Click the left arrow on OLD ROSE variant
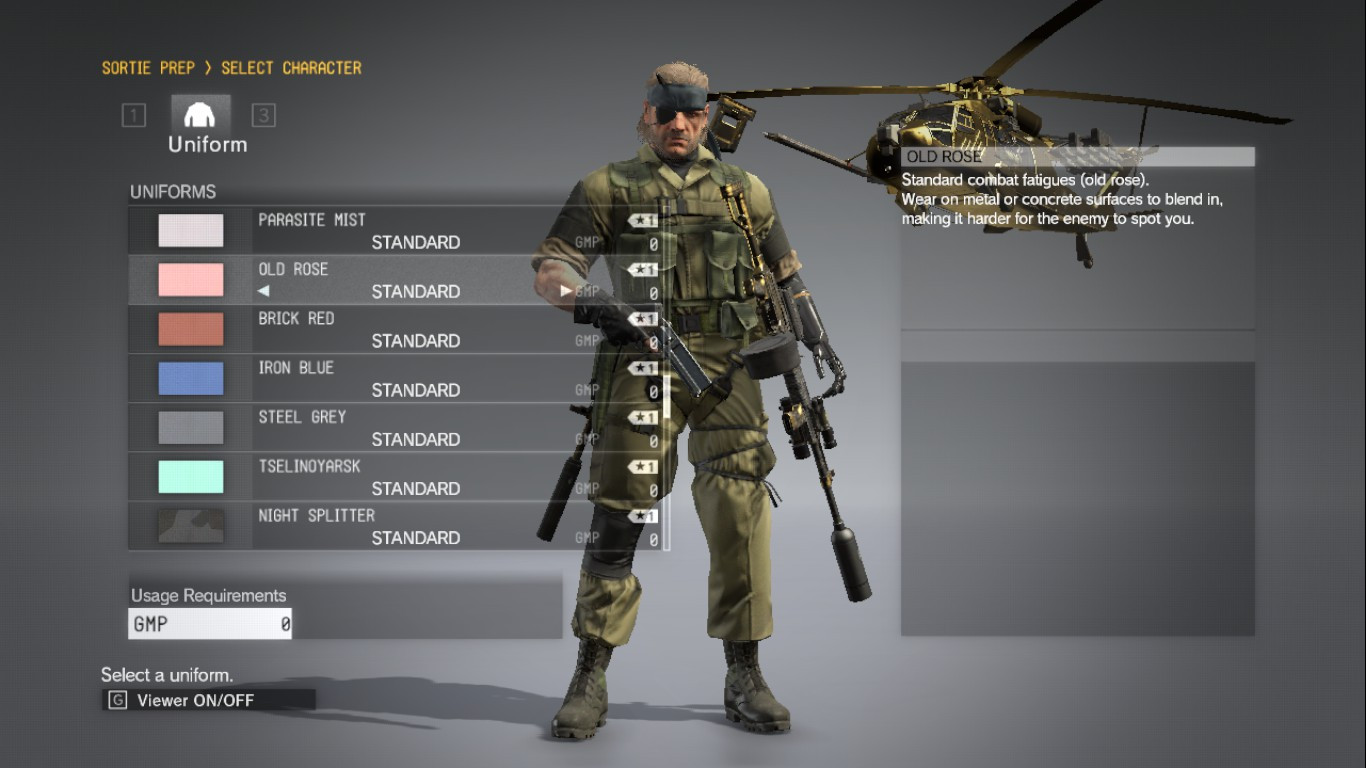1366x768 pixels. click(x=264, y=291)
